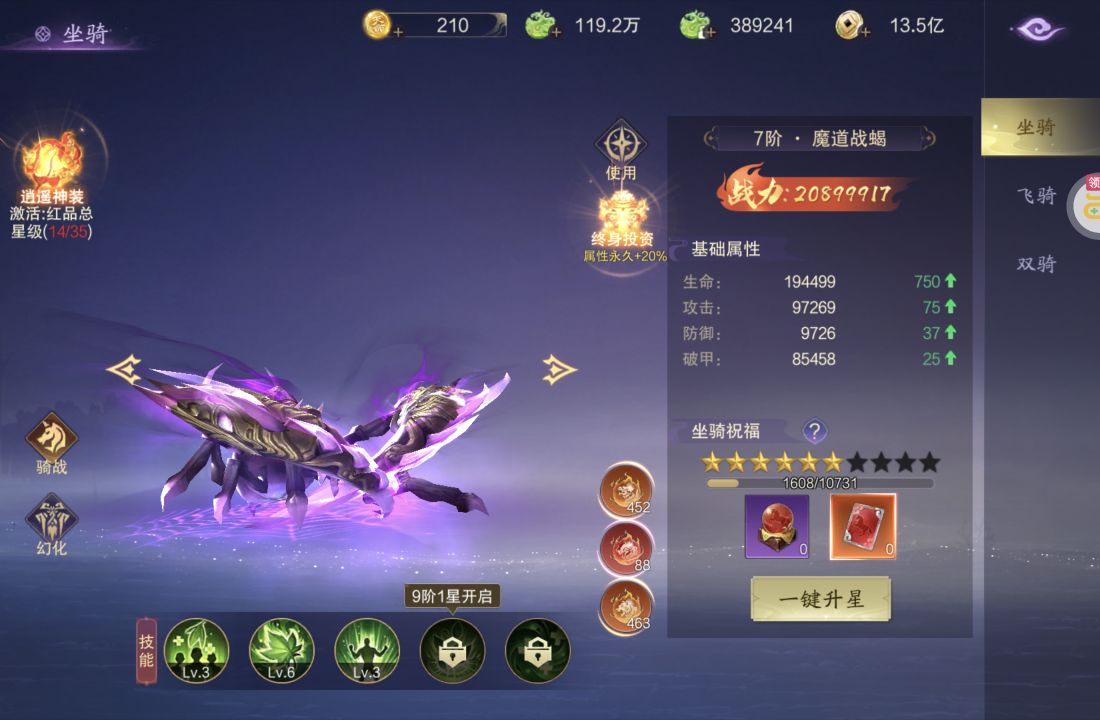The width and height of the screenshot is (1100, 720).
Task: Show the next mount with the right arrow
Action: tap(560, 370)
